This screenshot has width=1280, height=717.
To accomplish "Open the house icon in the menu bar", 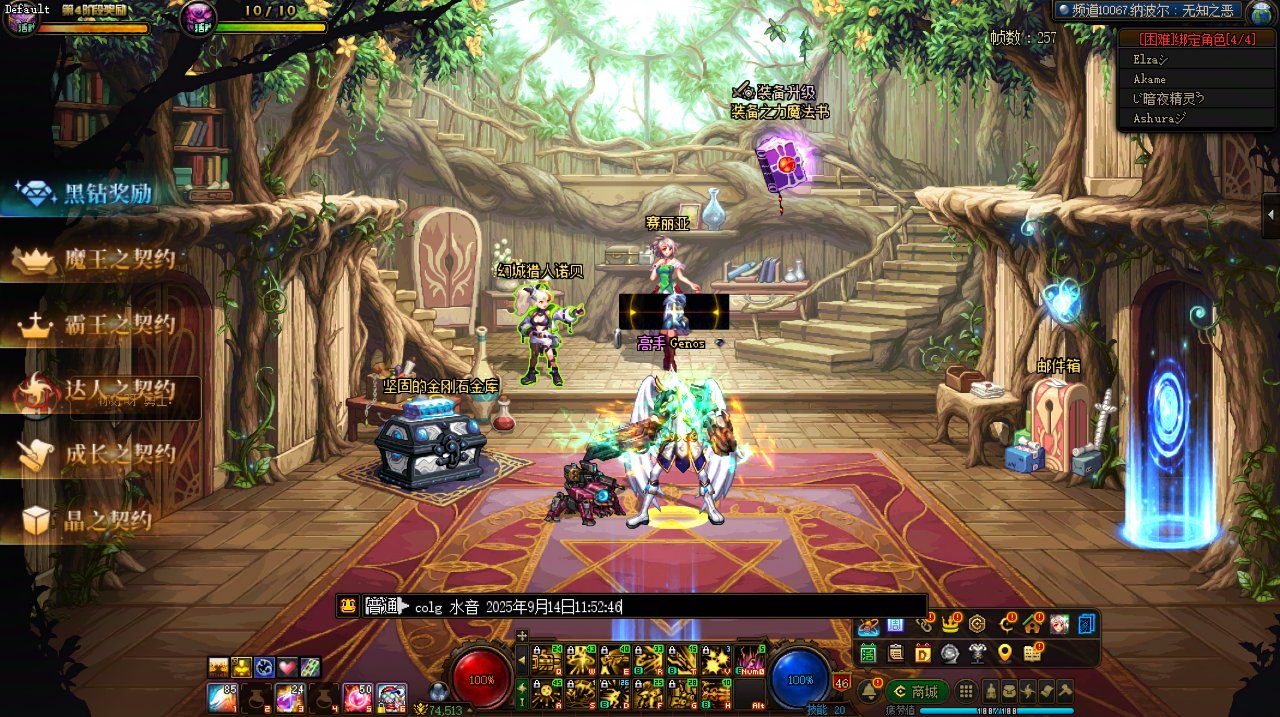I will 1031,625.
